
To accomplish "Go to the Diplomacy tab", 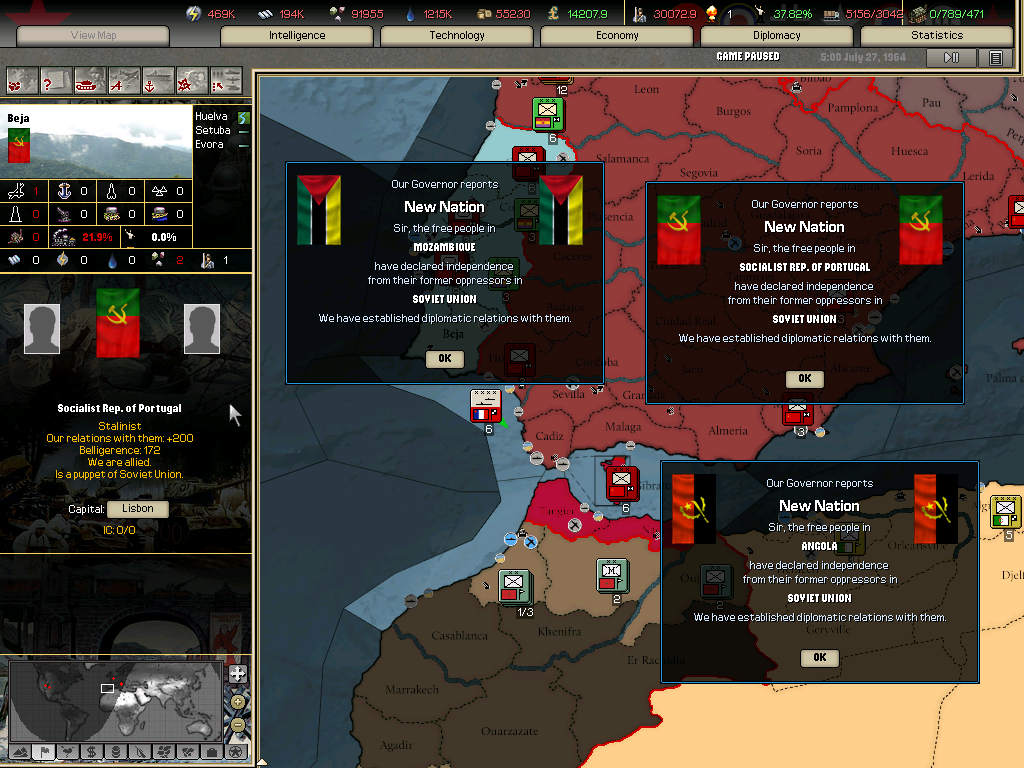I will [777, 36].
